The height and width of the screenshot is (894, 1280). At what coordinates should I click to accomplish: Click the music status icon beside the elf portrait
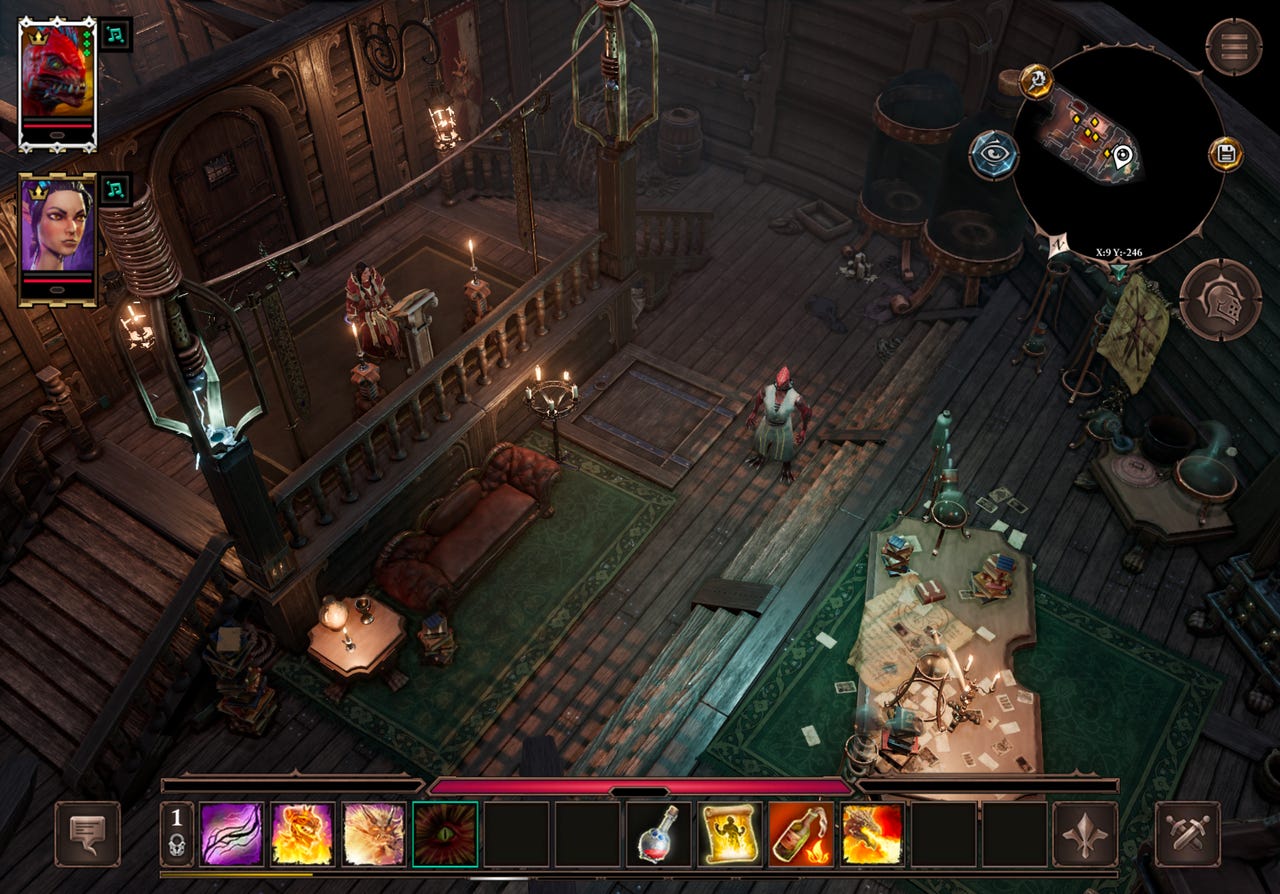coord(116,189)
